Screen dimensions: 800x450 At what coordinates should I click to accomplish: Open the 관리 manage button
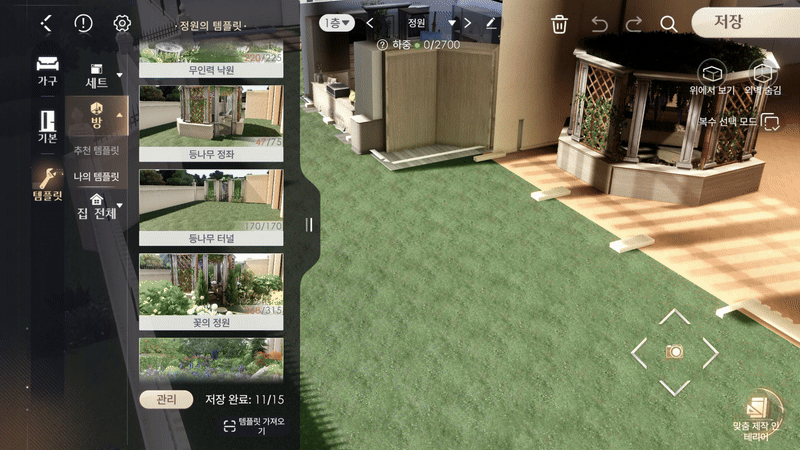(x=166, y=399)
